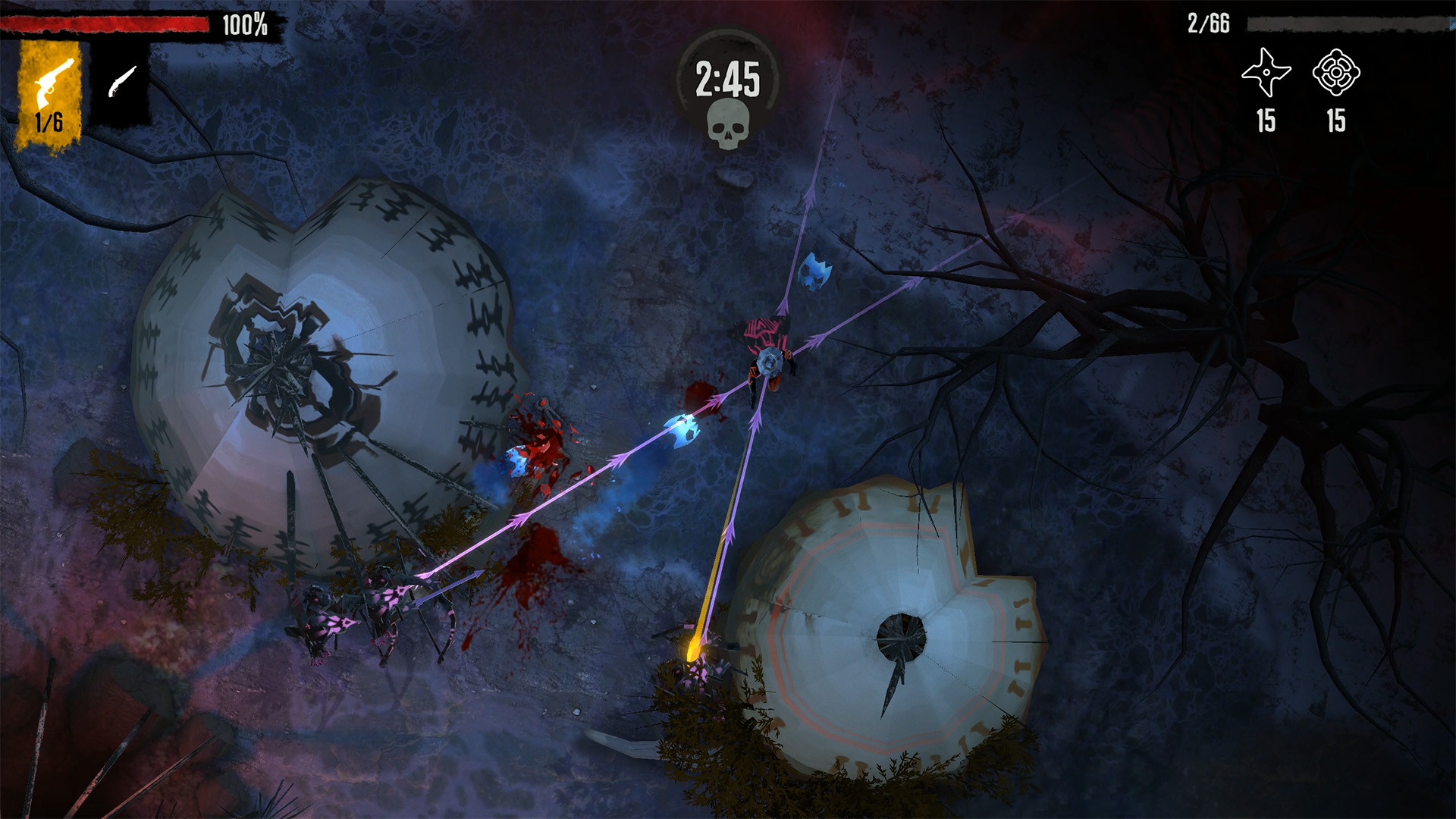This screenshot has width=1456, height=819.
Task: Click the shuriken count showing 15
Action: pyautogui.click(x=1265, y=119)
